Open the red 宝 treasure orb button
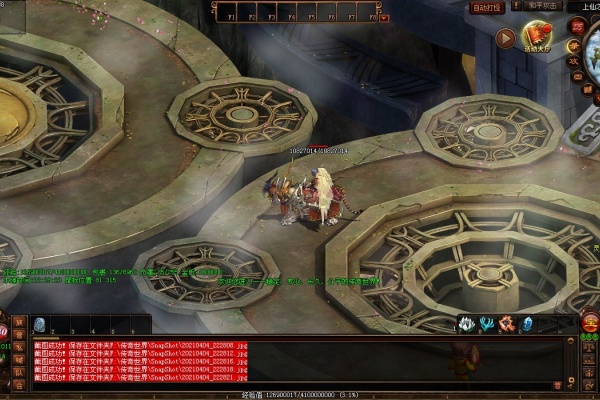The width and height of the screenshot is (600, 400). [x=590, y=323]
